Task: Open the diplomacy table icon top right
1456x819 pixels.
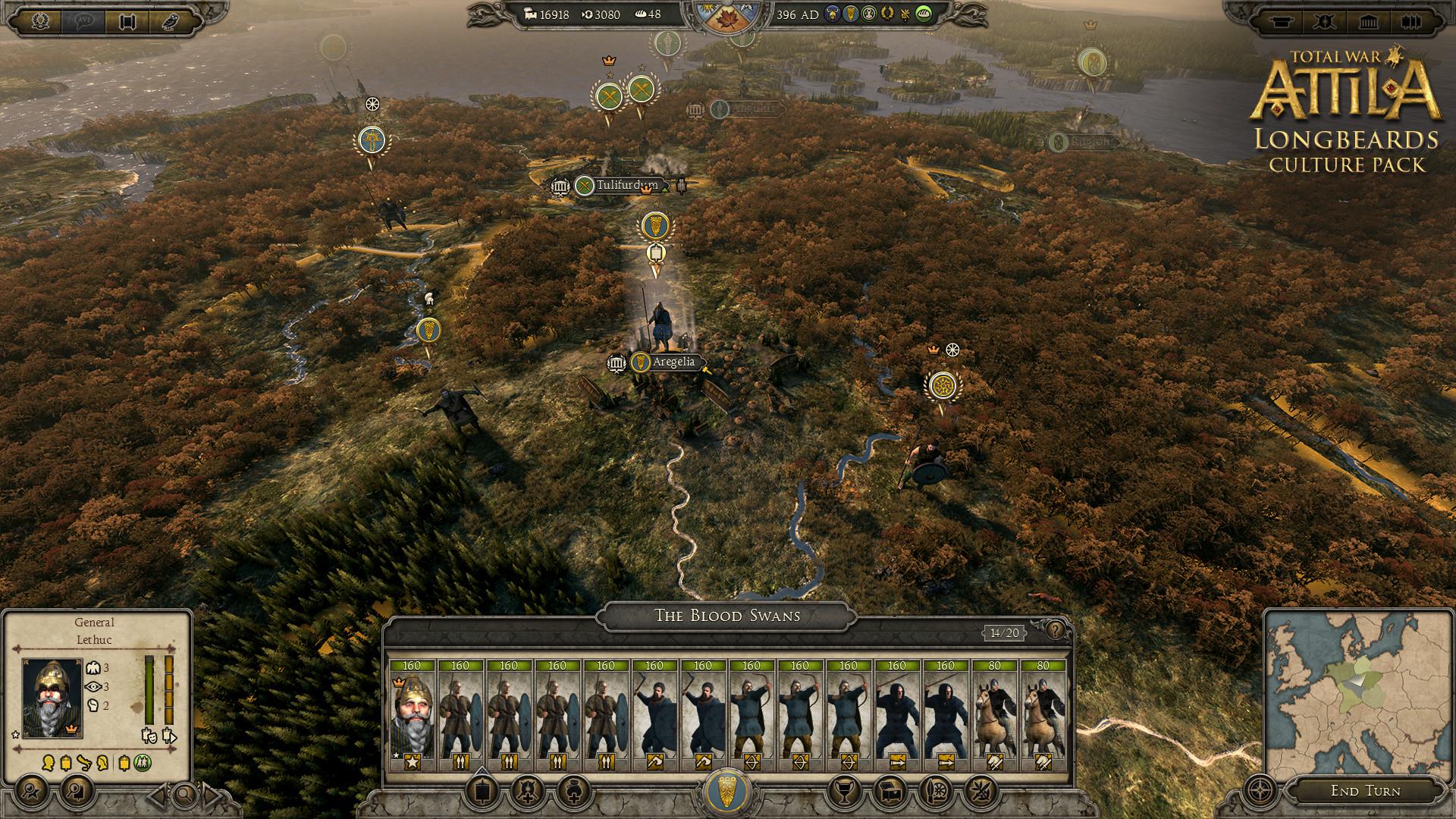Action: tap(1282, 21)
